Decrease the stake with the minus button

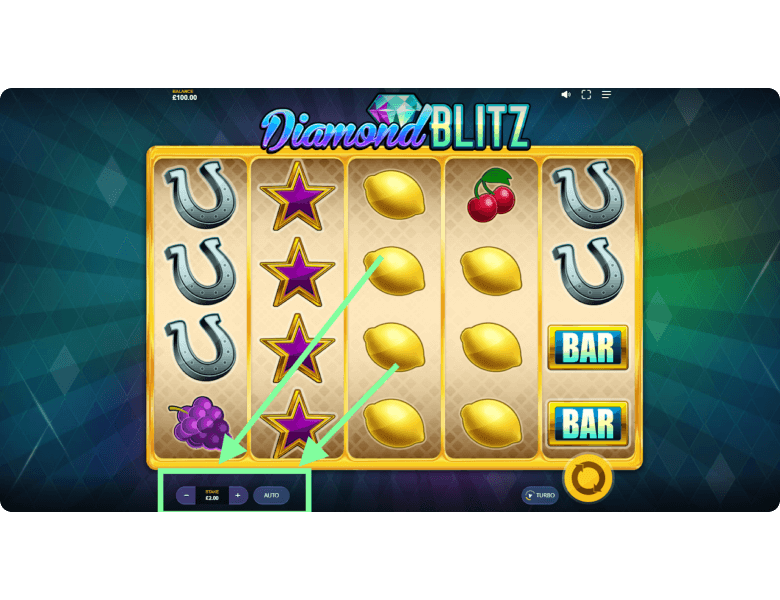click(186, 495)
